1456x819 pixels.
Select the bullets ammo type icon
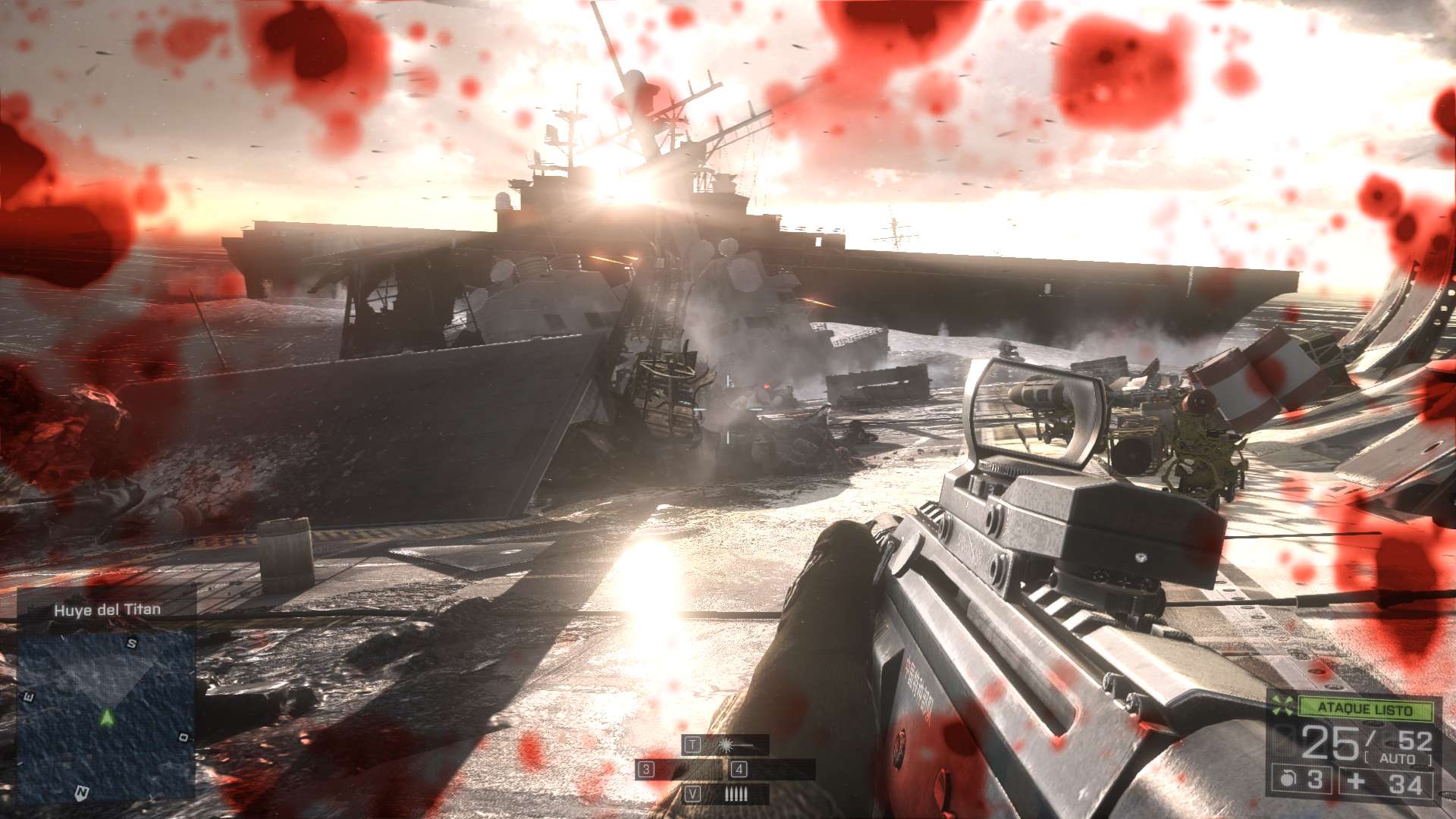point(736,794)
